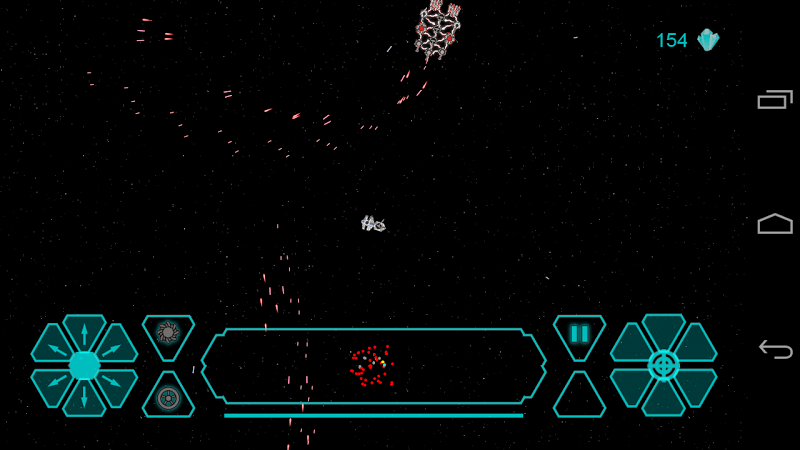The image size is (800, 450).
Task: Tap the down arrow on the movement pad
Action: [x=84, y=398]
